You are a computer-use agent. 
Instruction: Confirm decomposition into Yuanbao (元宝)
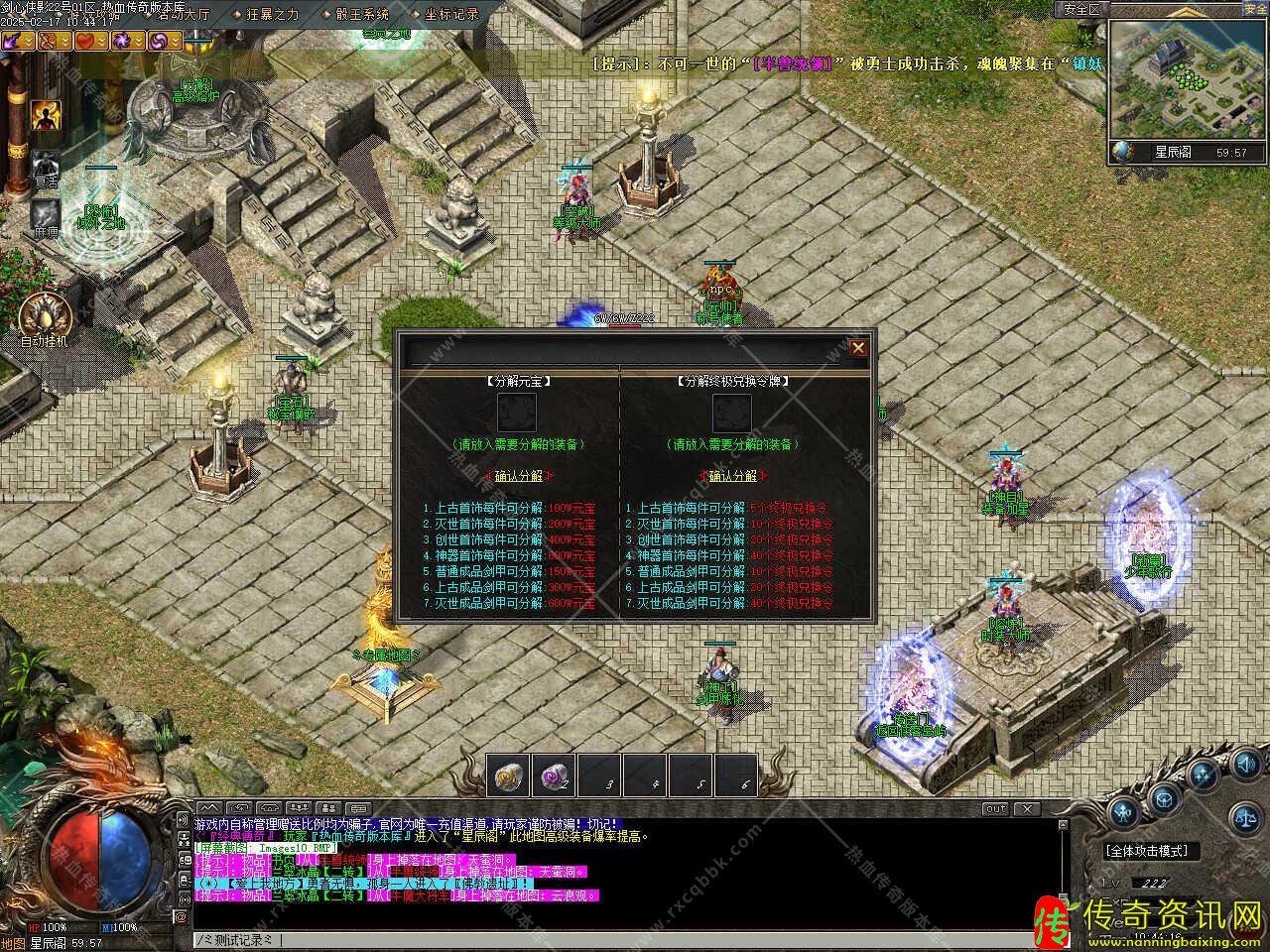(x=518, y=476)
